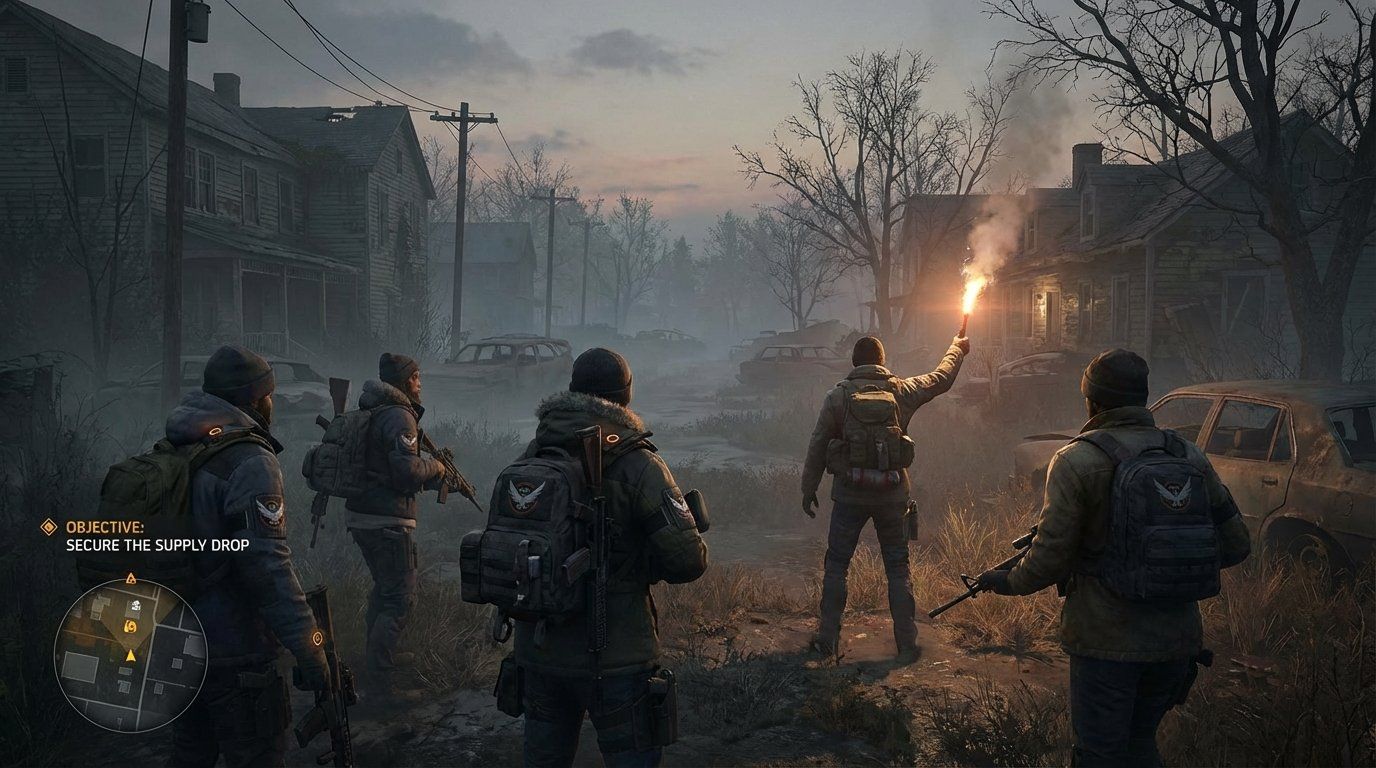Click the player arrow marker on the minimap
Viewport: 1376px width, 768px height.
tap(131, 656)
